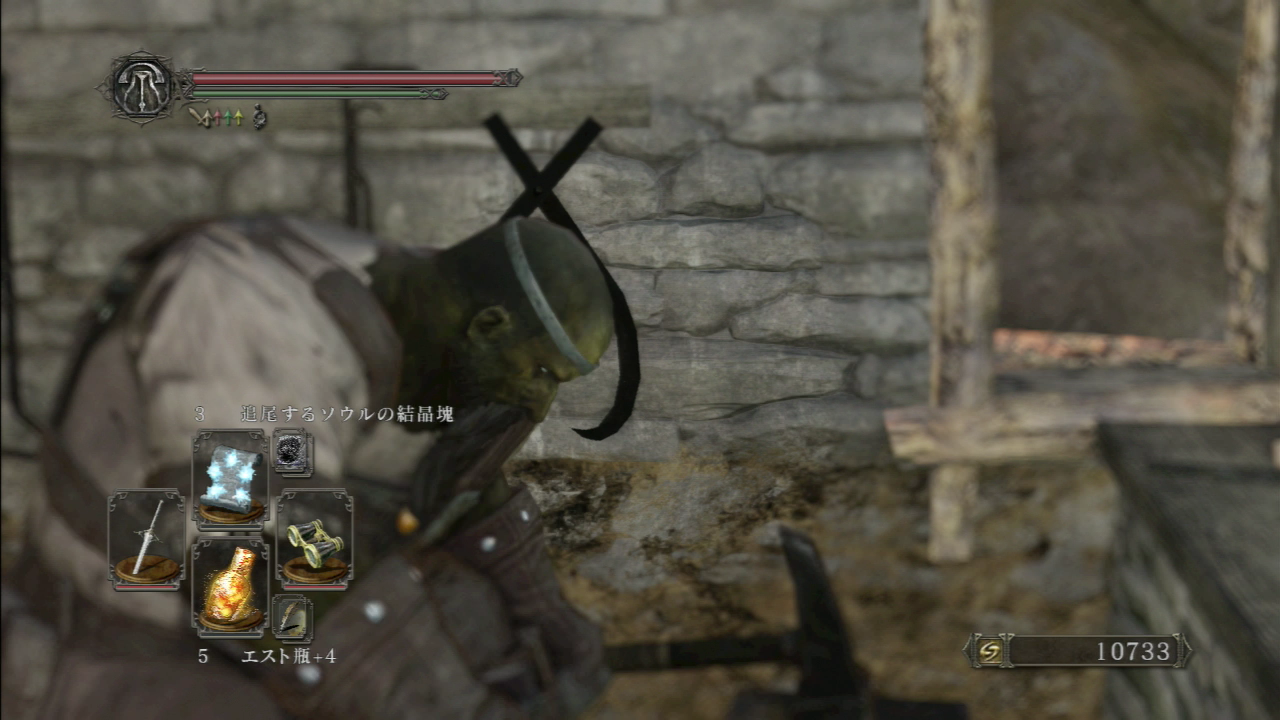The width and height of the screenshot is (1280, 720).
Task: Click the red health bar
Action: [340, 77]
